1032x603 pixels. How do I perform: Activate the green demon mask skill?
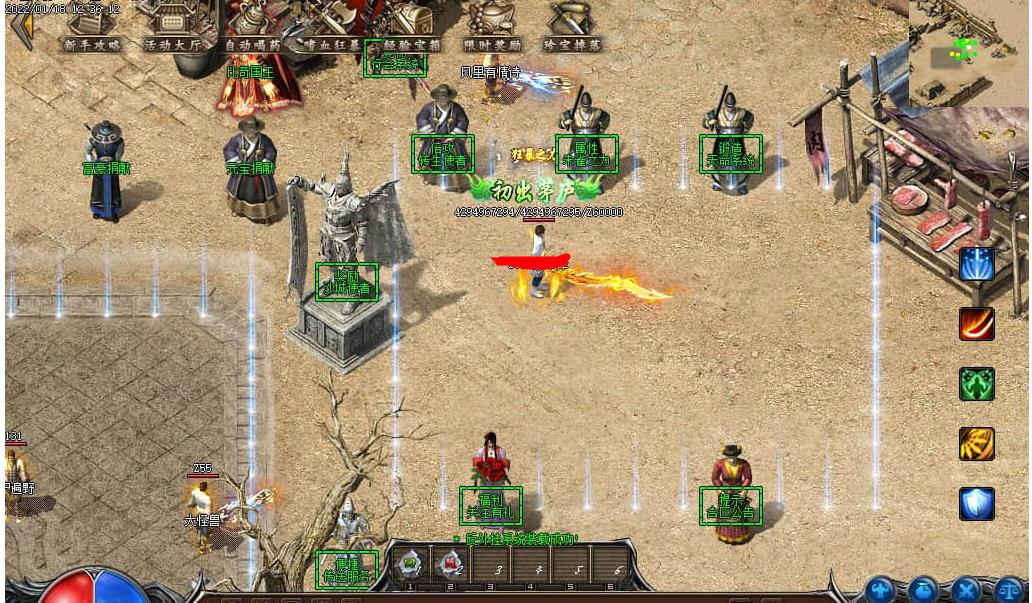click(x=976, y=384)
